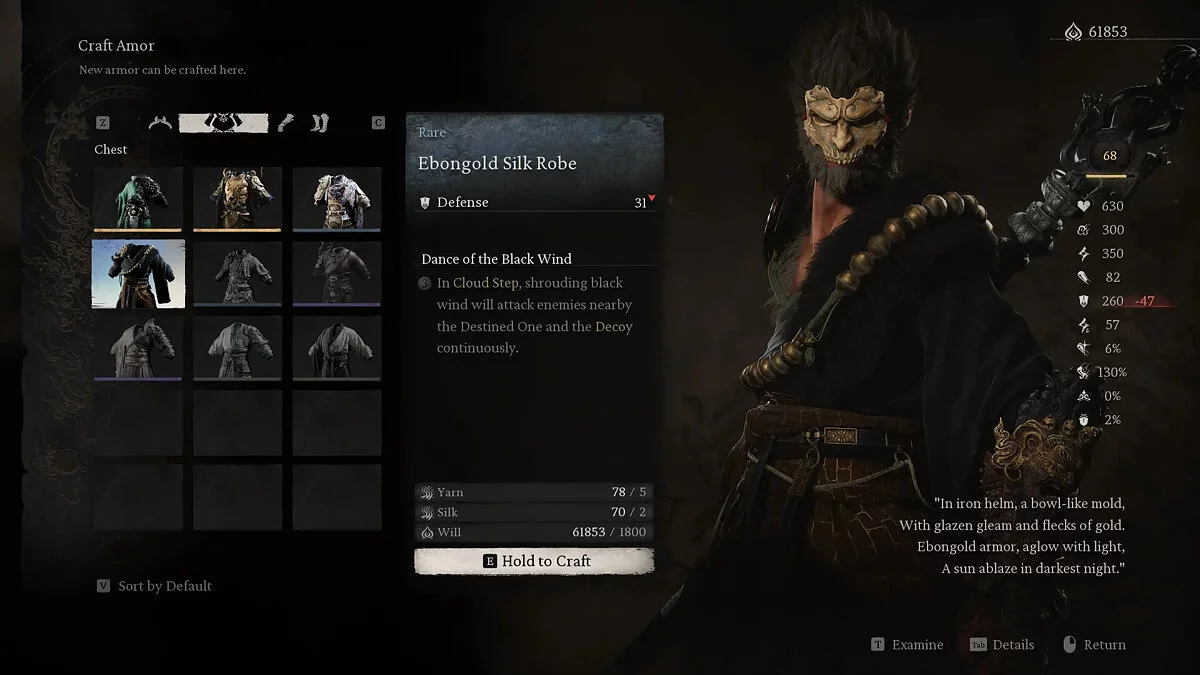Switch to the headgear armor tab
This screenshot has width=1200, height=675.
pos(158,123)
